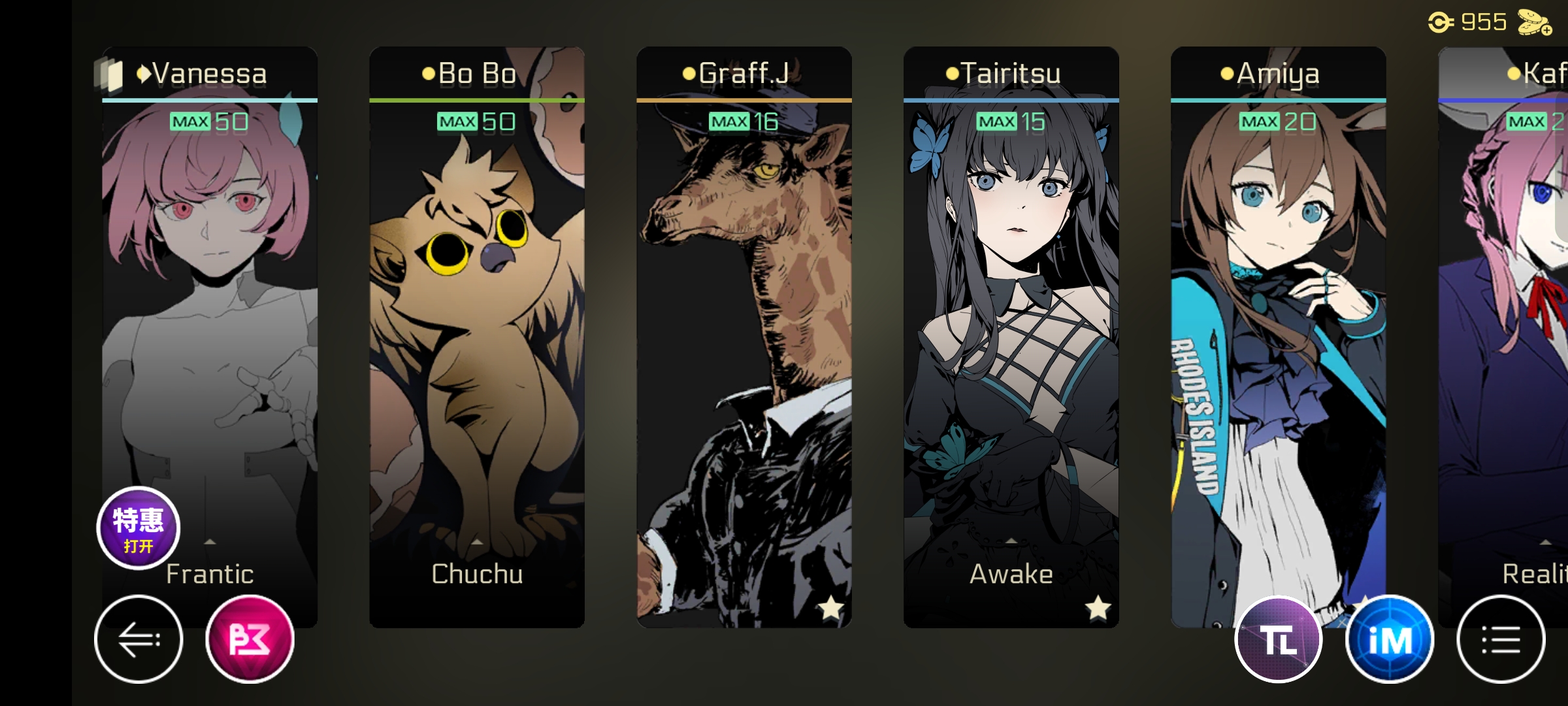Open the pink B3 button
Viewport: 1568px width, 706px height.
(x=250, y=639)
